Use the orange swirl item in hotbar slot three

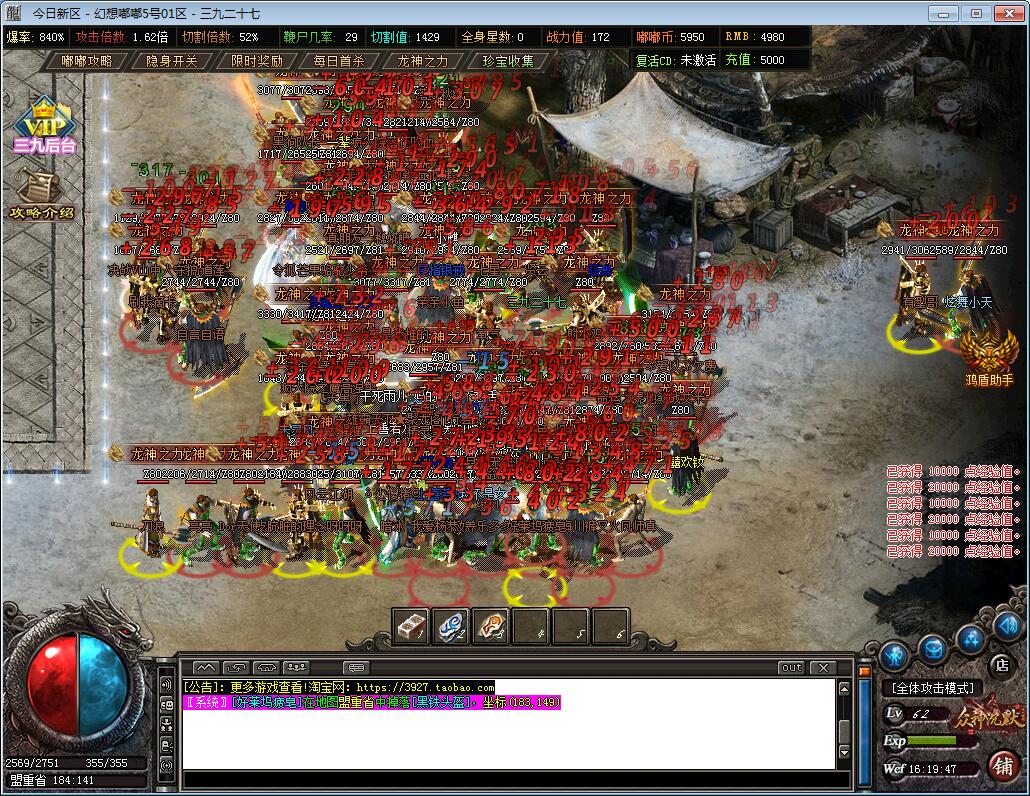[x=491, y=626]
